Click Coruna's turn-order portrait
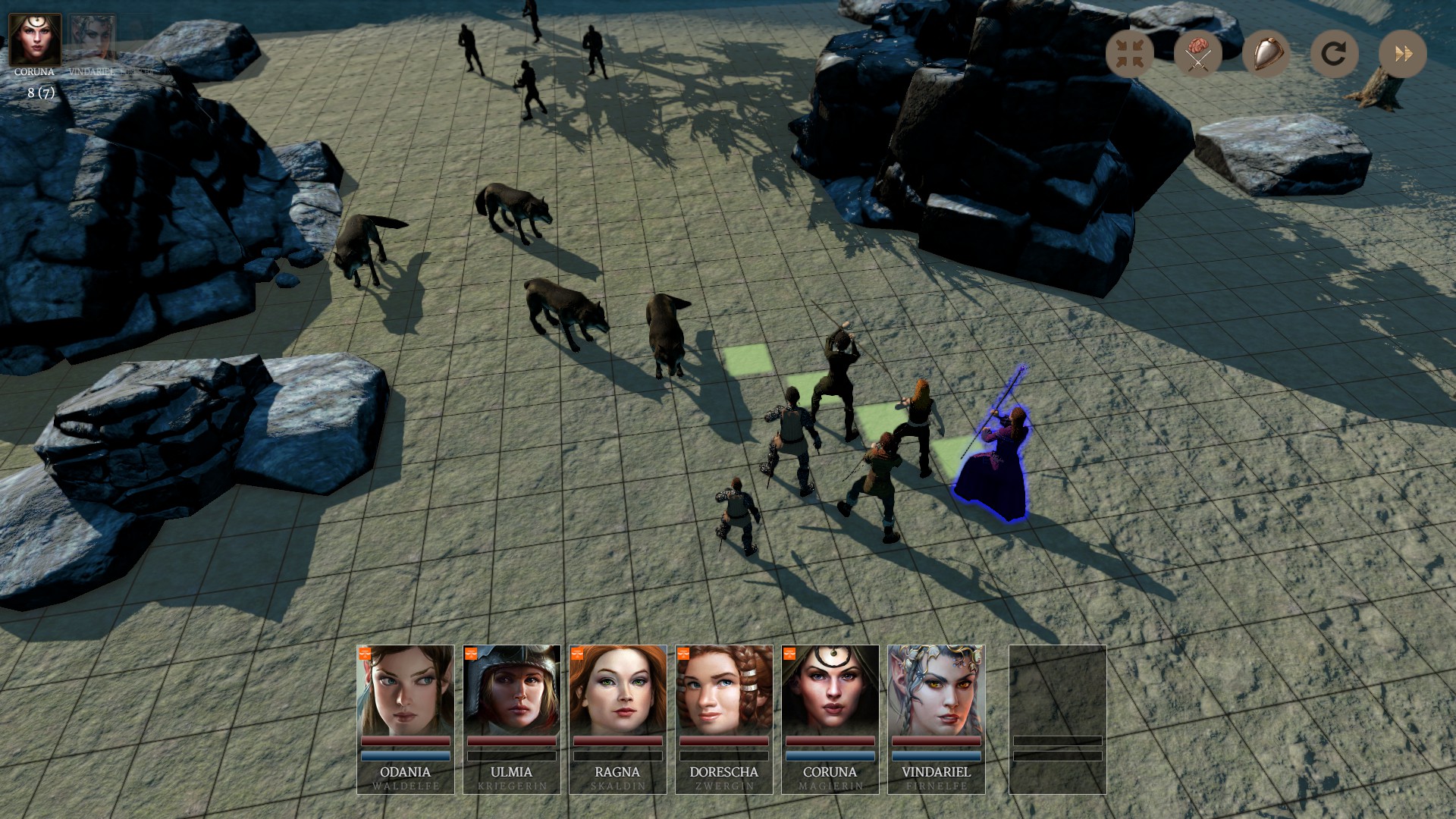 click(x=35, y=39)
